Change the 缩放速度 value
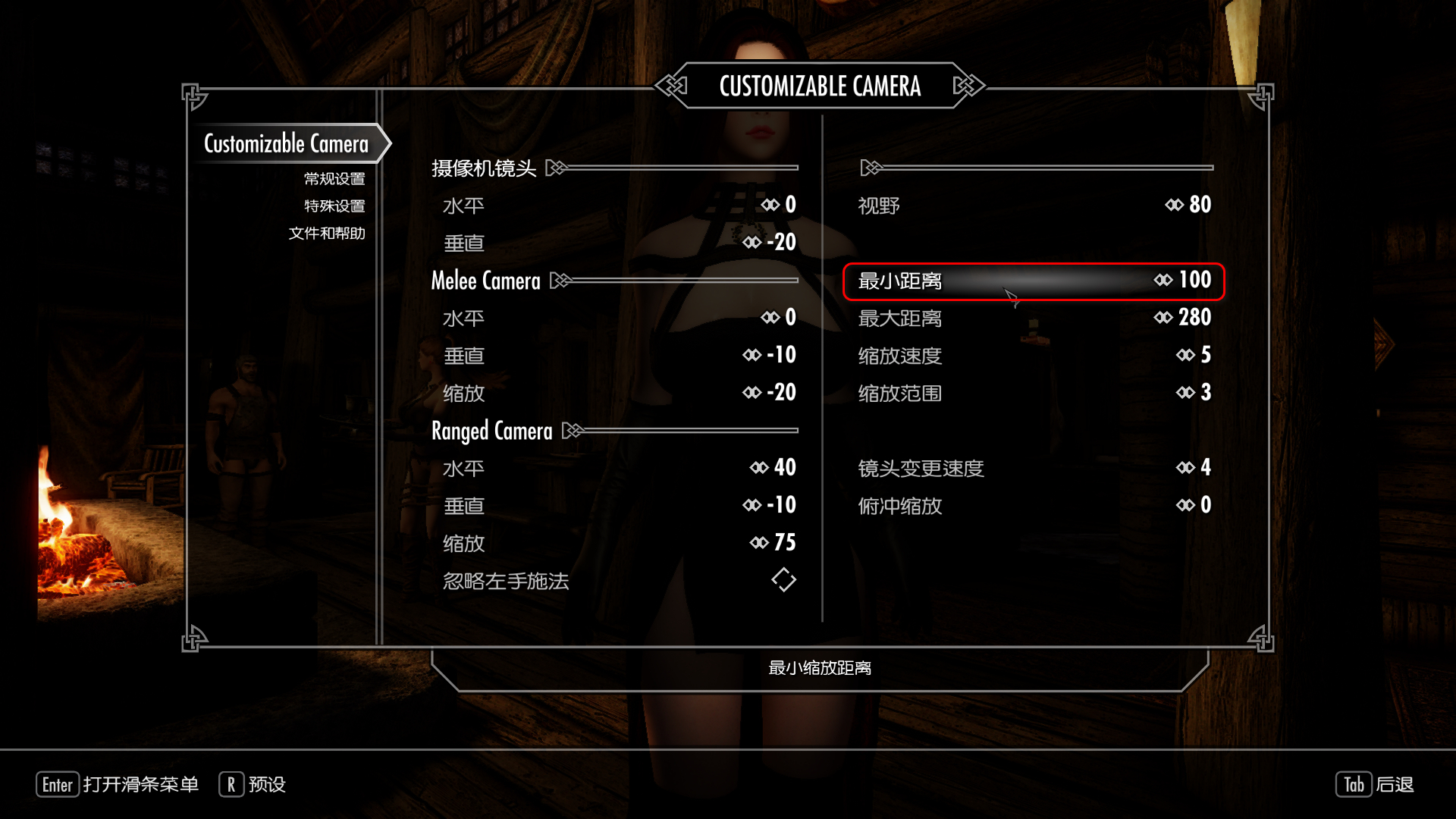1456x819 pixels. point(1034,355)
